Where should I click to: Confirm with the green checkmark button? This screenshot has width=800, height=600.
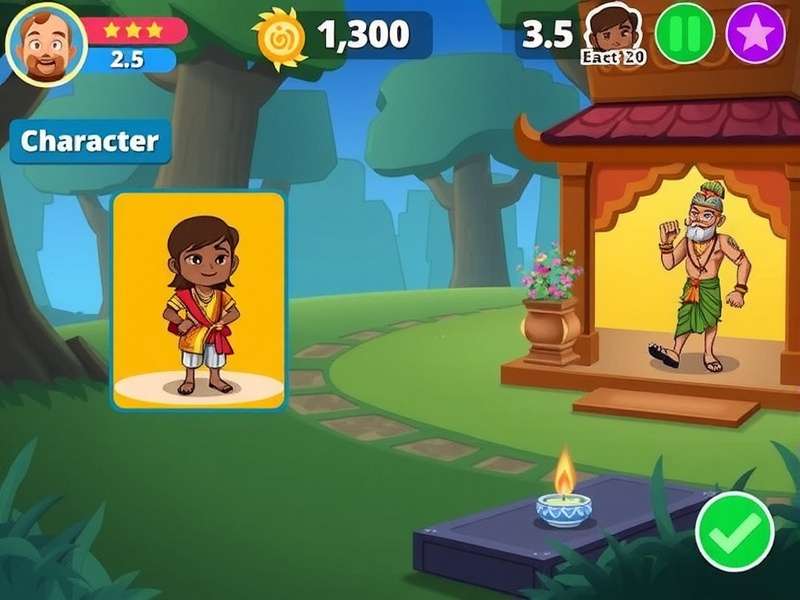[735, 531]
